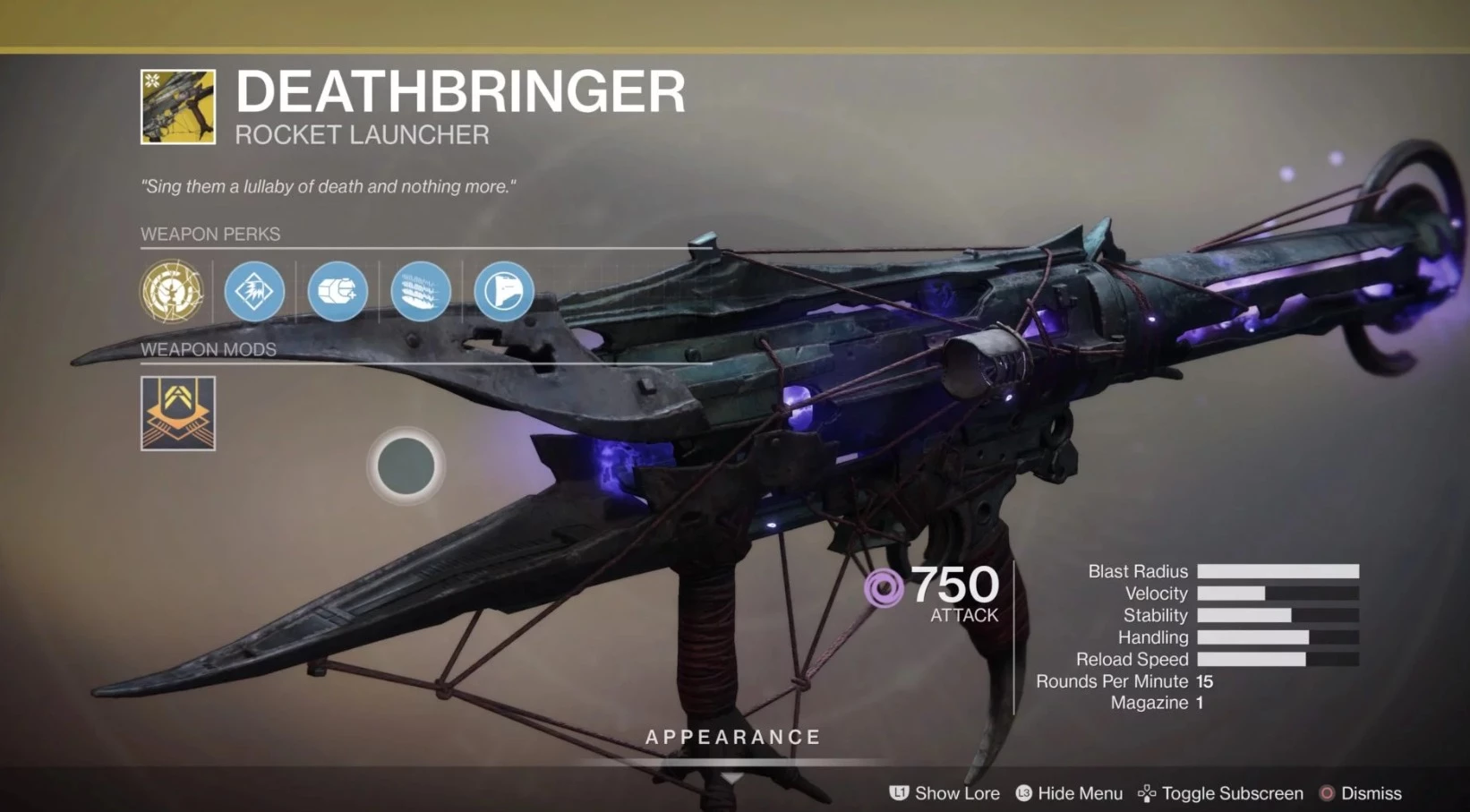Click the Deathbringer weapon thumbnail
Viewport: 1470px width, 812px height.
click(178, 107)
